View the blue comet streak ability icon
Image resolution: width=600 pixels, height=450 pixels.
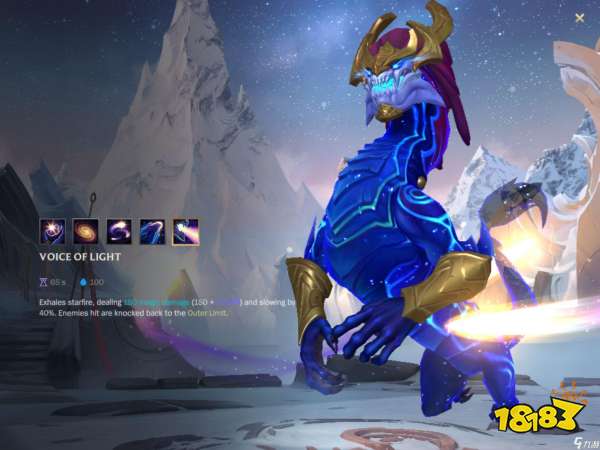152,232
